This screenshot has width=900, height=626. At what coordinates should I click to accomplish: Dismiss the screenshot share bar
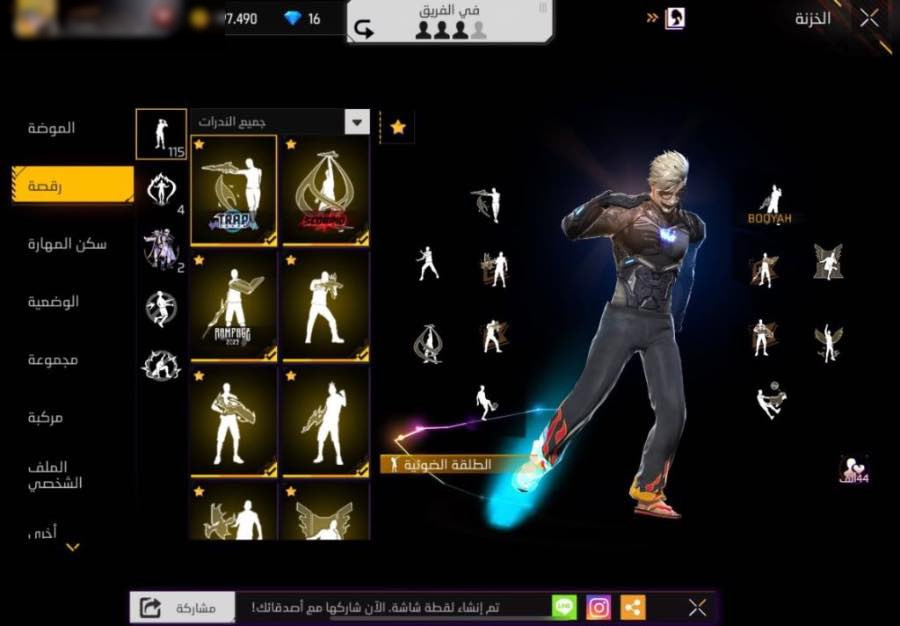(x=697, y=607)
